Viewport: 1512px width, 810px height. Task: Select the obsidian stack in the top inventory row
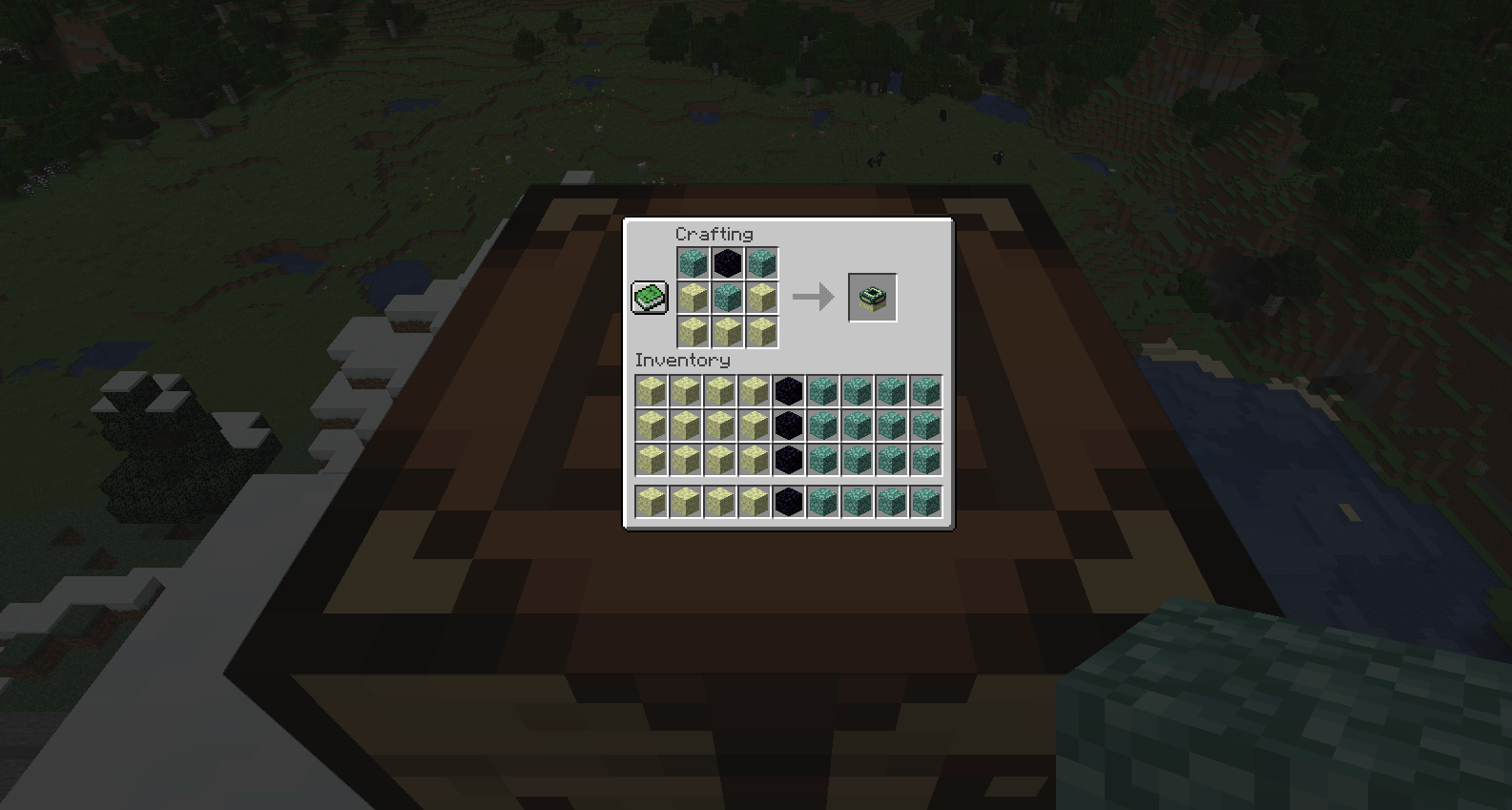(789, 391)
